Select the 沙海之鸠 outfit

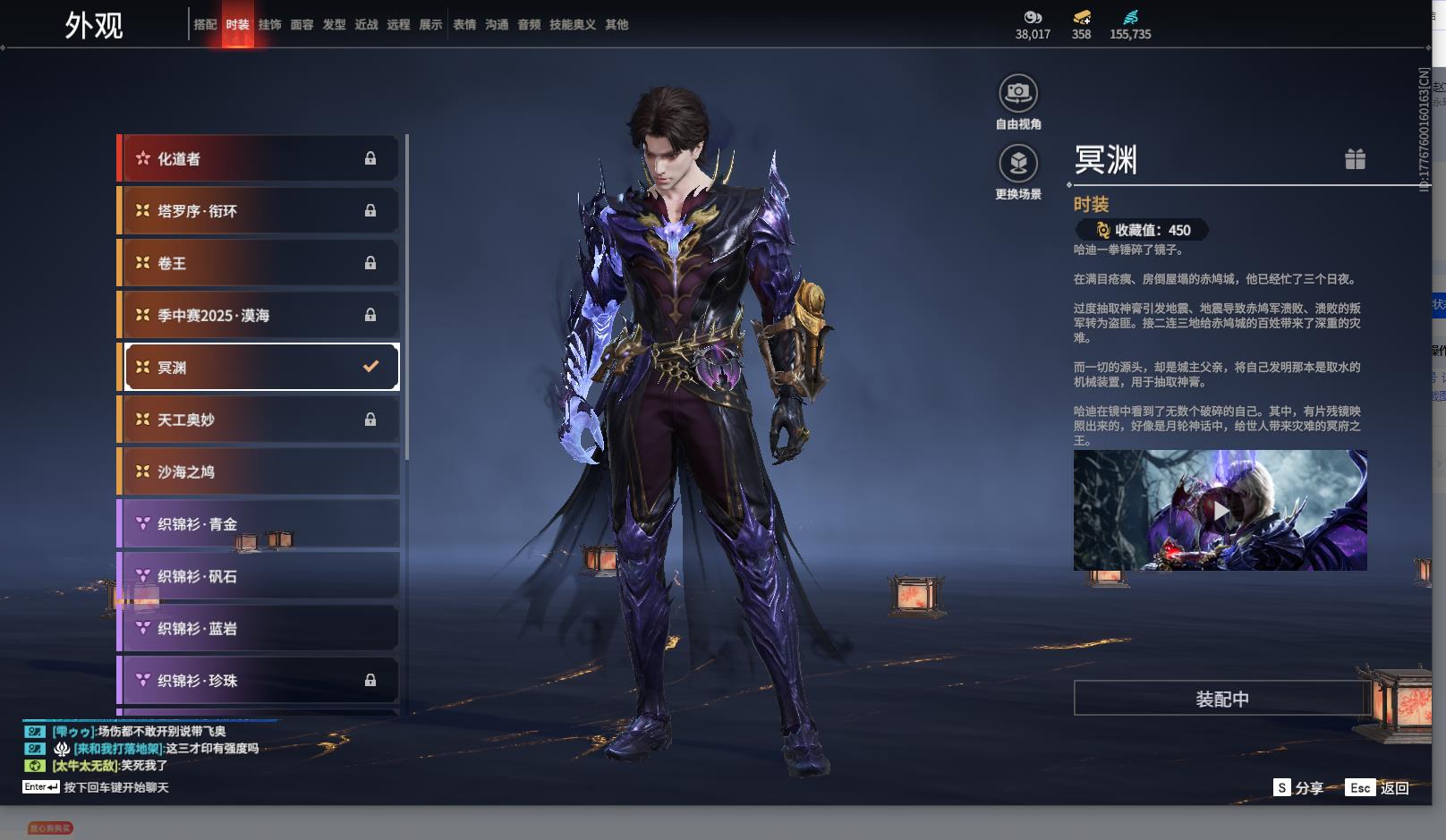point(259,471)
